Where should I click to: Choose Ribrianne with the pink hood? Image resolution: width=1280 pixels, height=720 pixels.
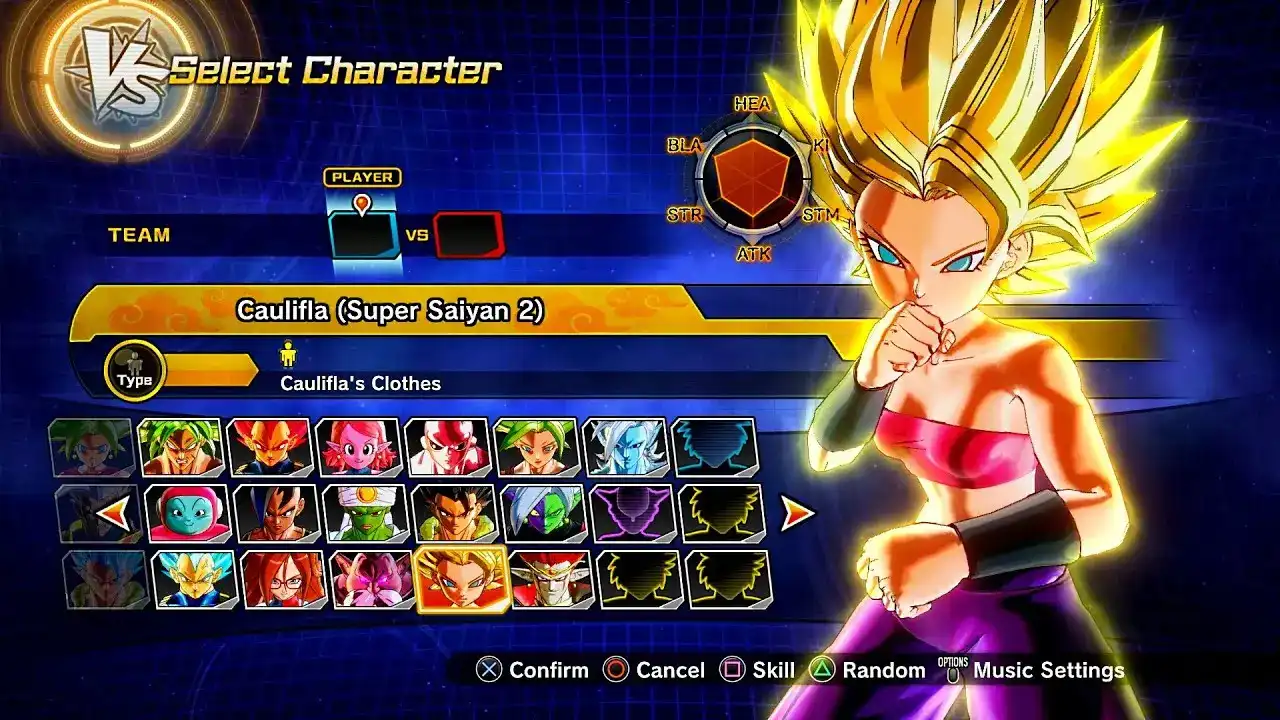188,513
